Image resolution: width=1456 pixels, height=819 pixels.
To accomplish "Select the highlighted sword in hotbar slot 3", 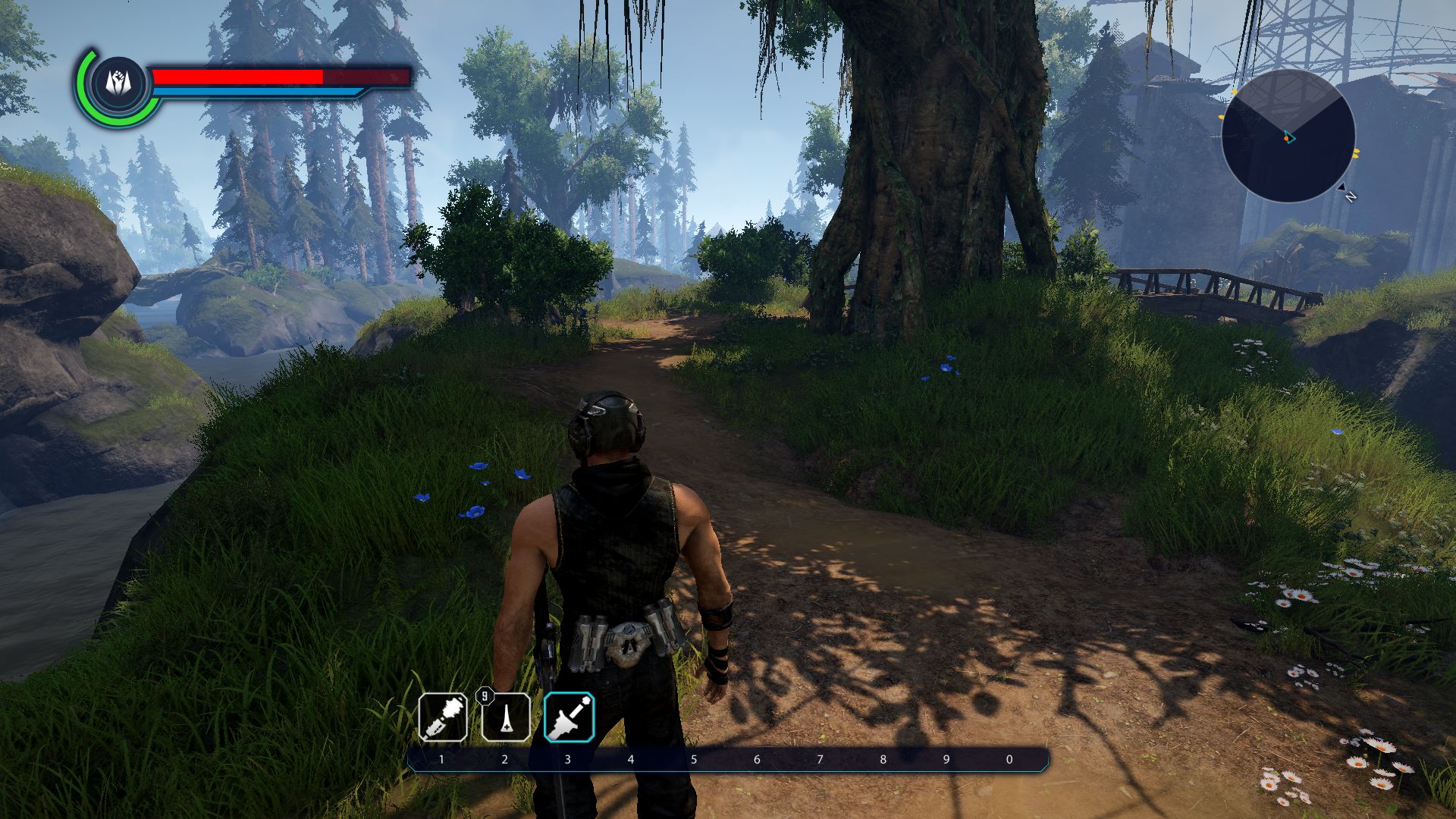I will (x=569, y=717).
